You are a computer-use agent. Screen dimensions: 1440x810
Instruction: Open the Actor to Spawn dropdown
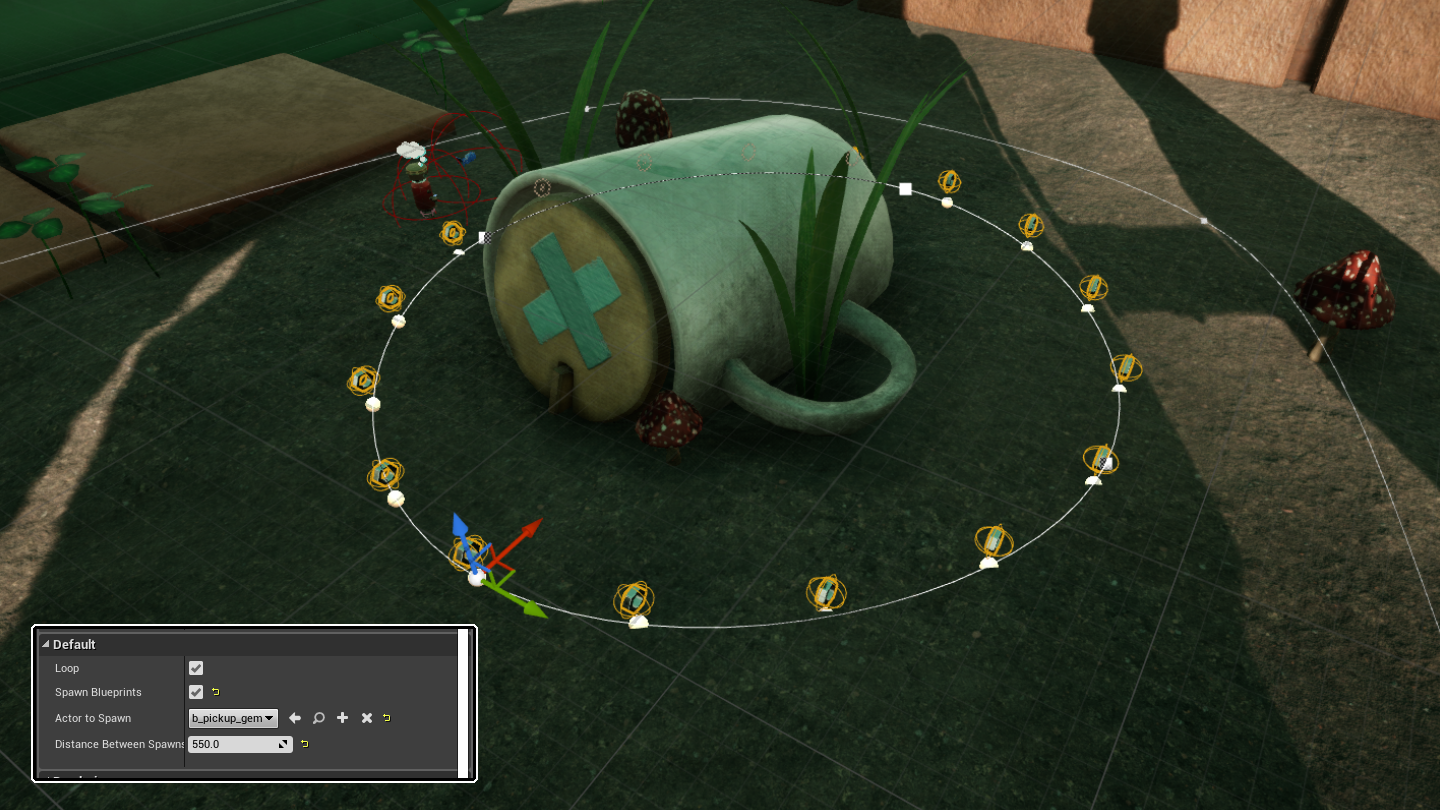coord(233,718)
